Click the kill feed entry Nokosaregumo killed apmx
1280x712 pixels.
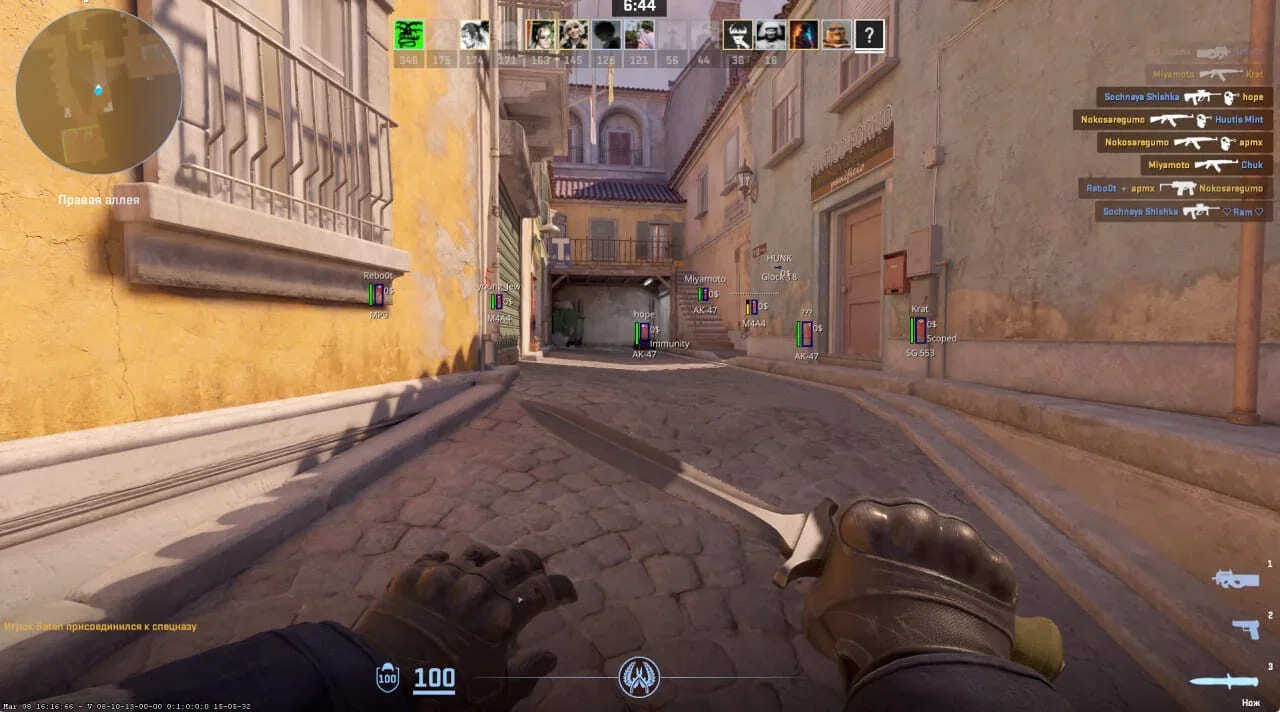(x=1185, y=143)
